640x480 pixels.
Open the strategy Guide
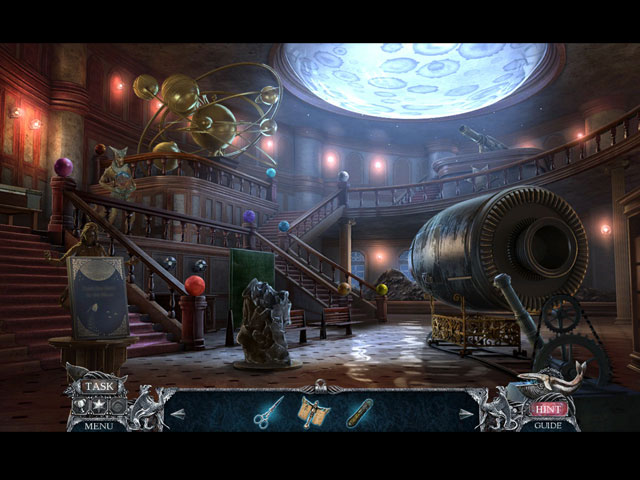click(550, 425)
